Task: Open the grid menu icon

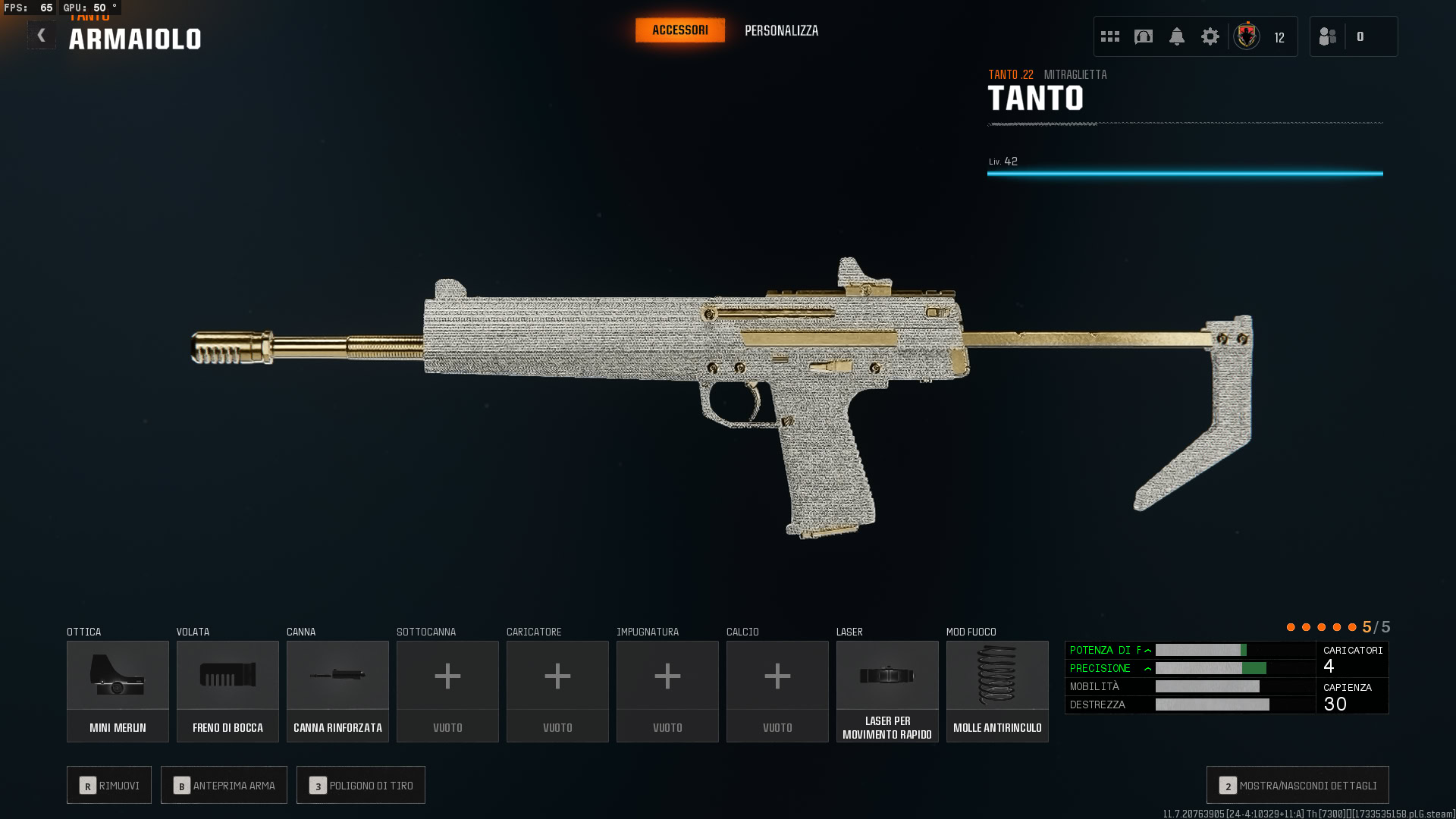Action: pyautogui.click(x=1110, y=36)
